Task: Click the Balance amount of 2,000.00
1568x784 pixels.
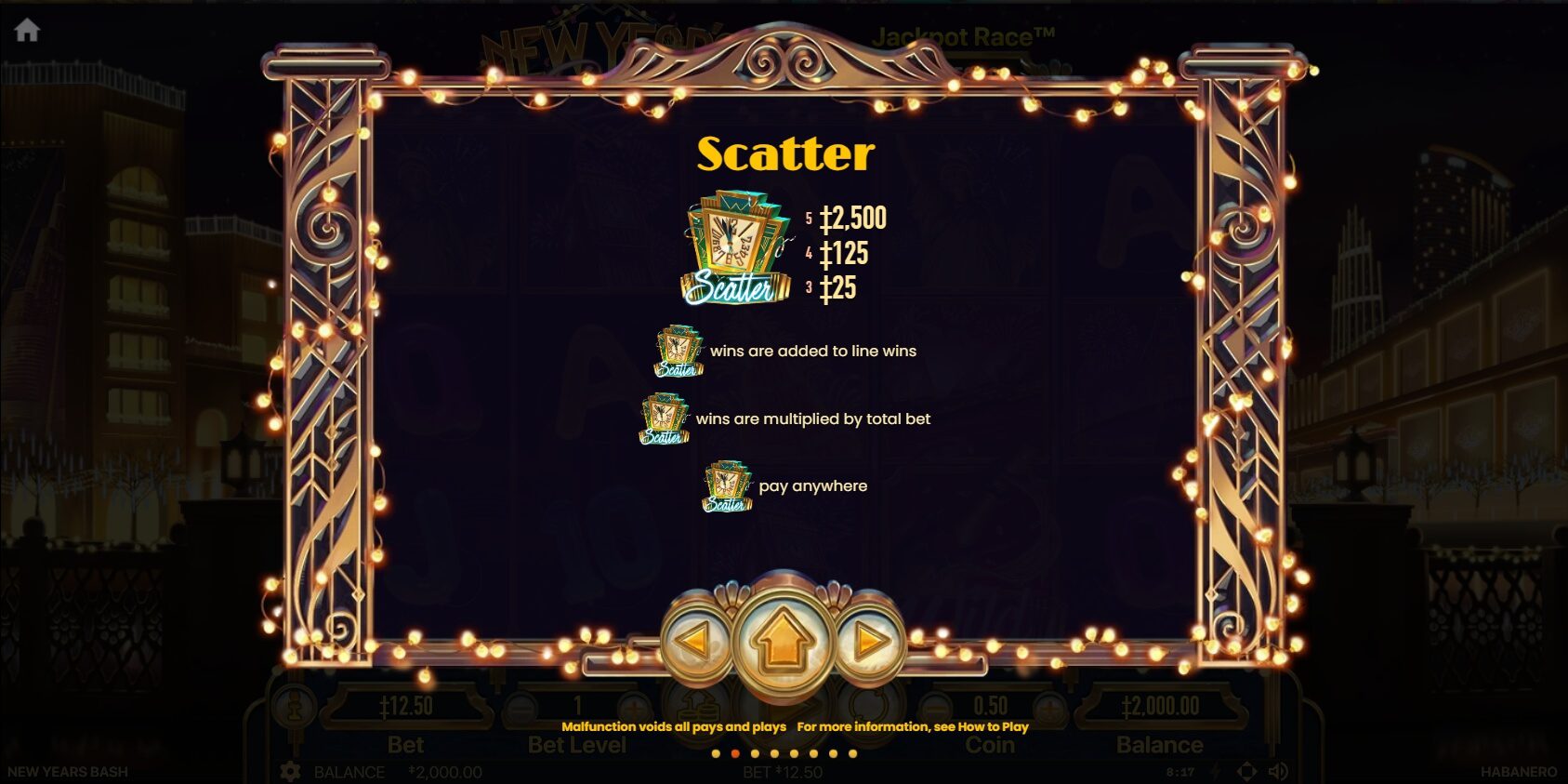Action: coord(1162,705)
